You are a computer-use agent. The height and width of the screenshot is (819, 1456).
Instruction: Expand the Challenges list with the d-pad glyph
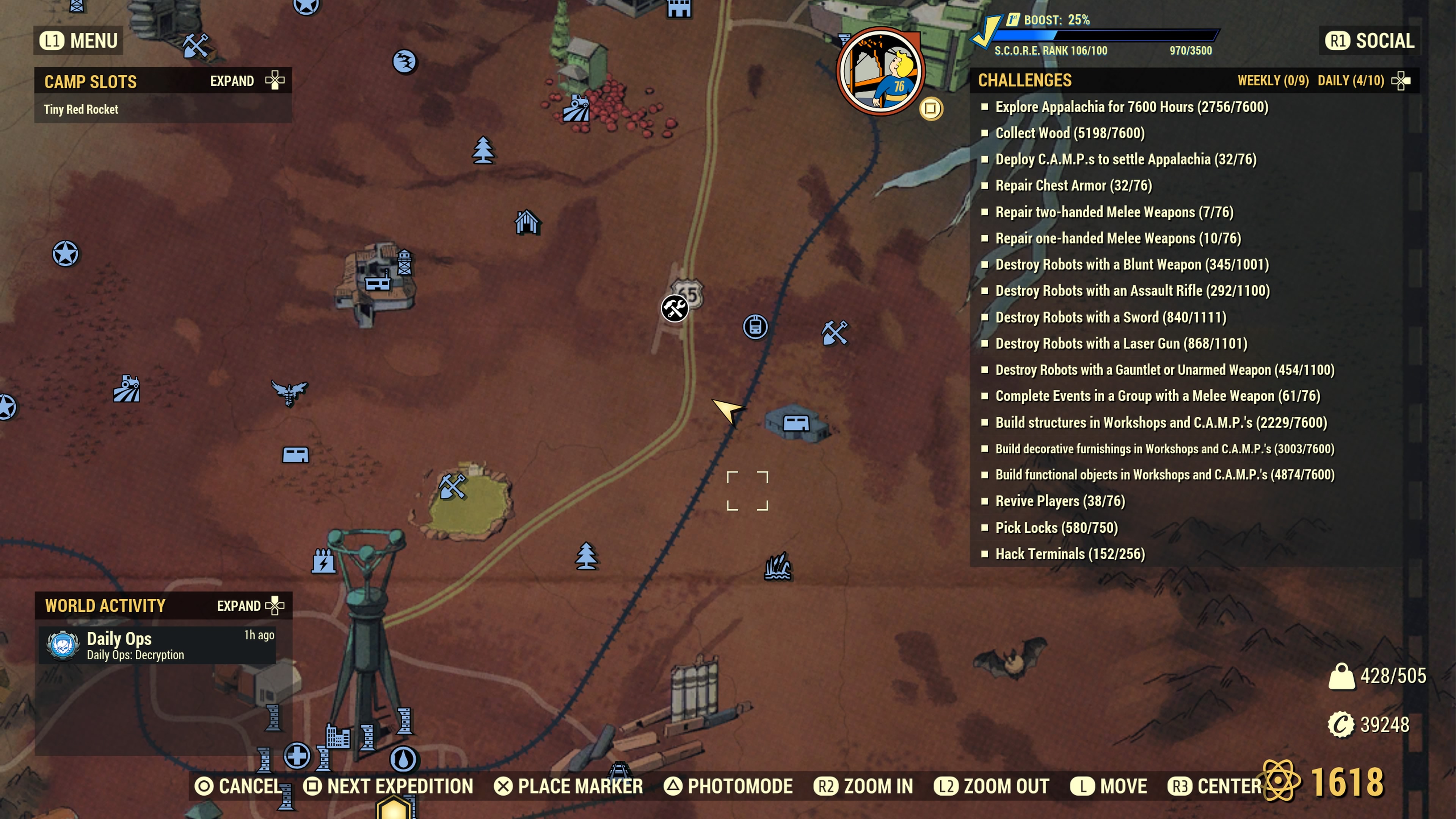pyautogui.click(x=1401, y=80)
